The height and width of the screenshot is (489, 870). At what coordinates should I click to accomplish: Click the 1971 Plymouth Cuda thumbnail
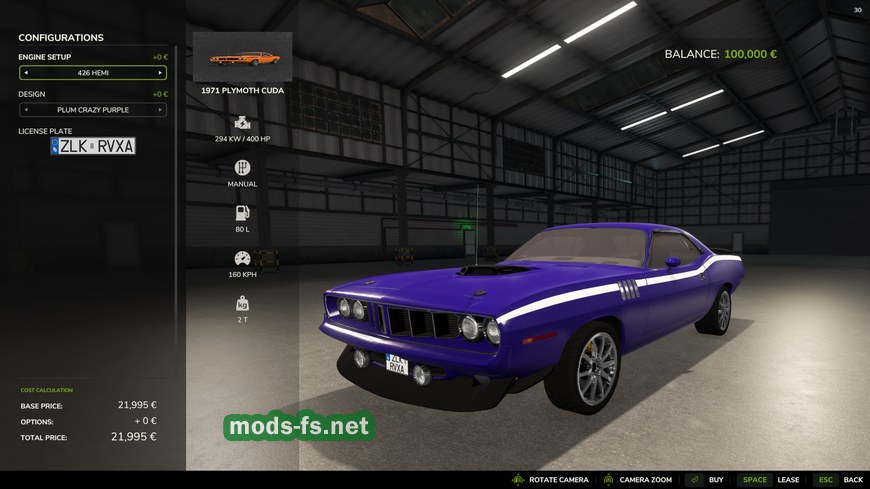click(242, 57)
